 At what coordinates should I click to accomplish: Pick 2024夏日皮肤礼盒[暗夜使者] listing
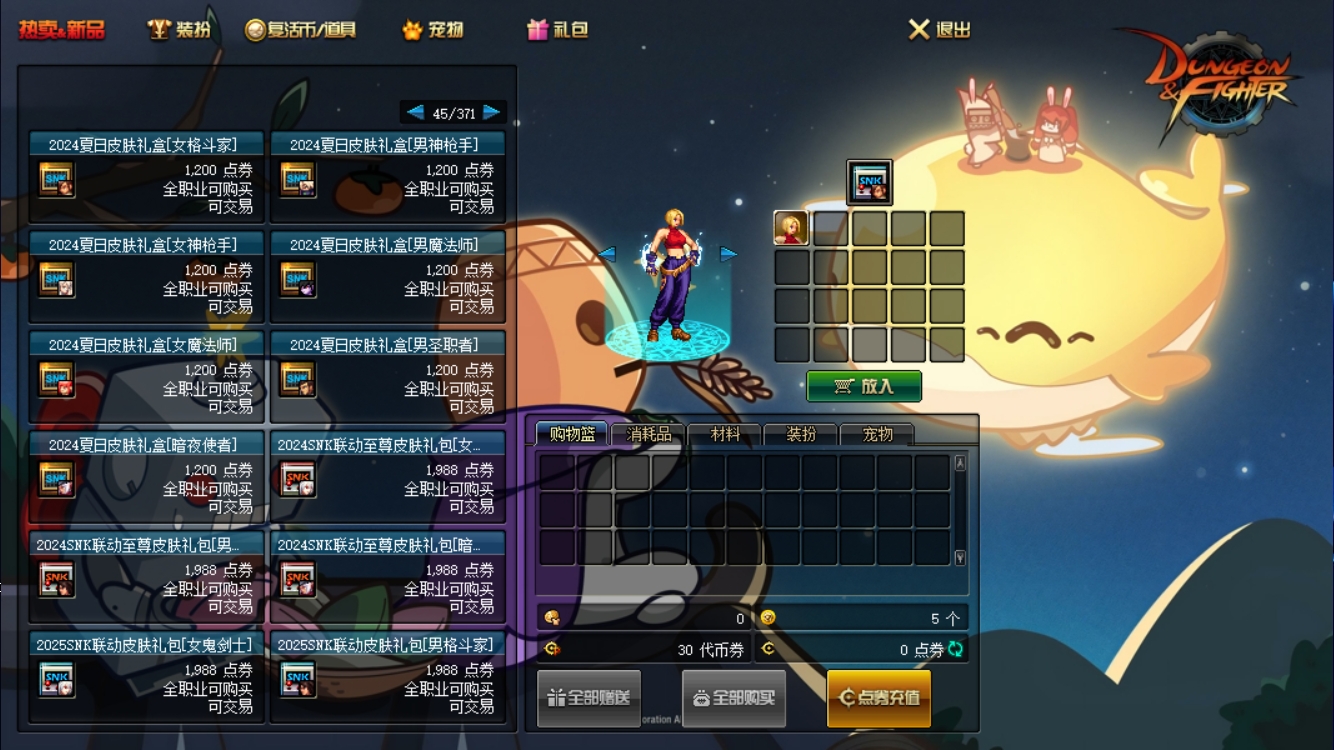pyautogui.click(x=147, y=477)
